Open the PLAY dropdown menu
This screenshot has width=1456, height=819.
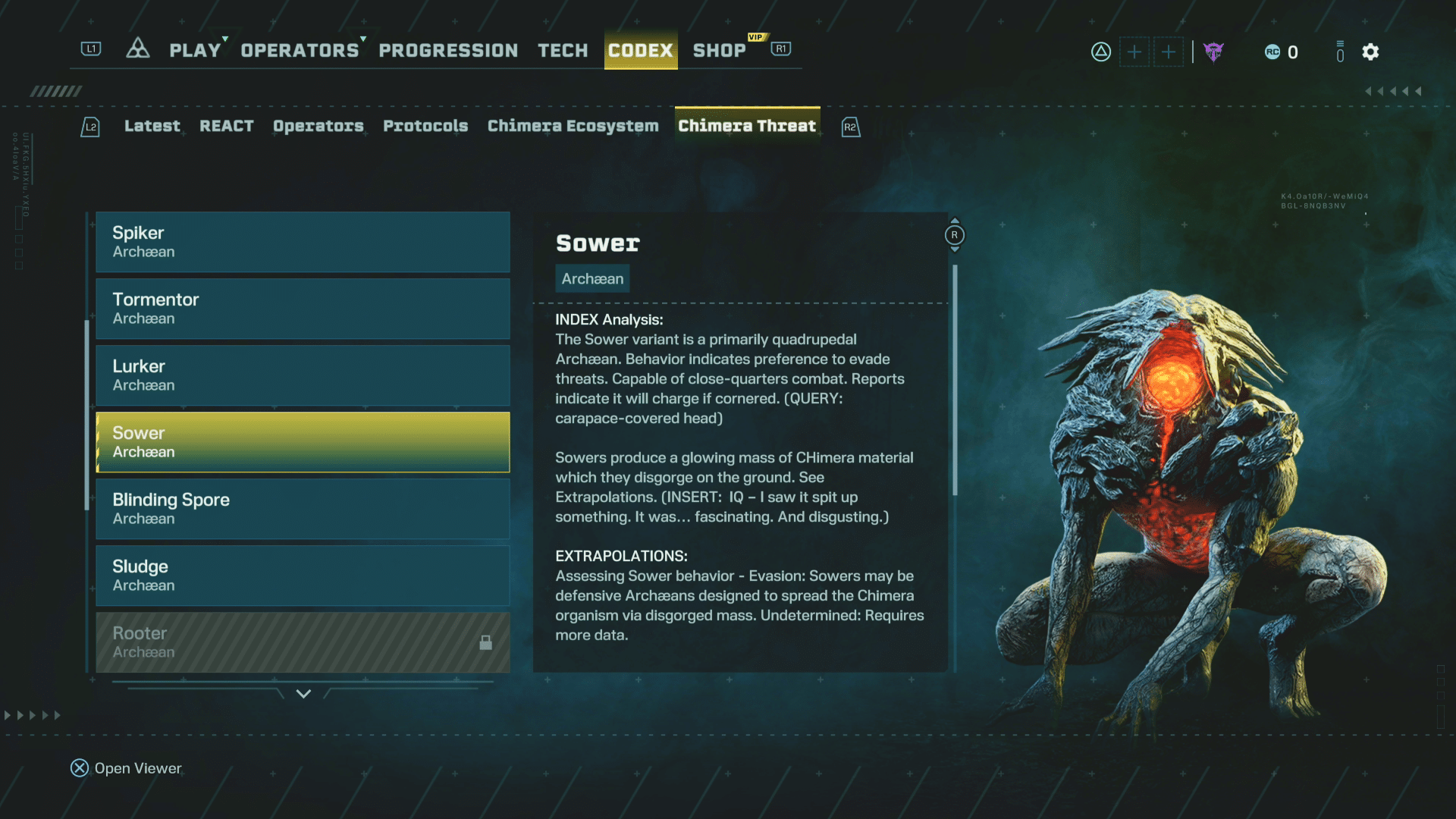click(x=193, y=50)
